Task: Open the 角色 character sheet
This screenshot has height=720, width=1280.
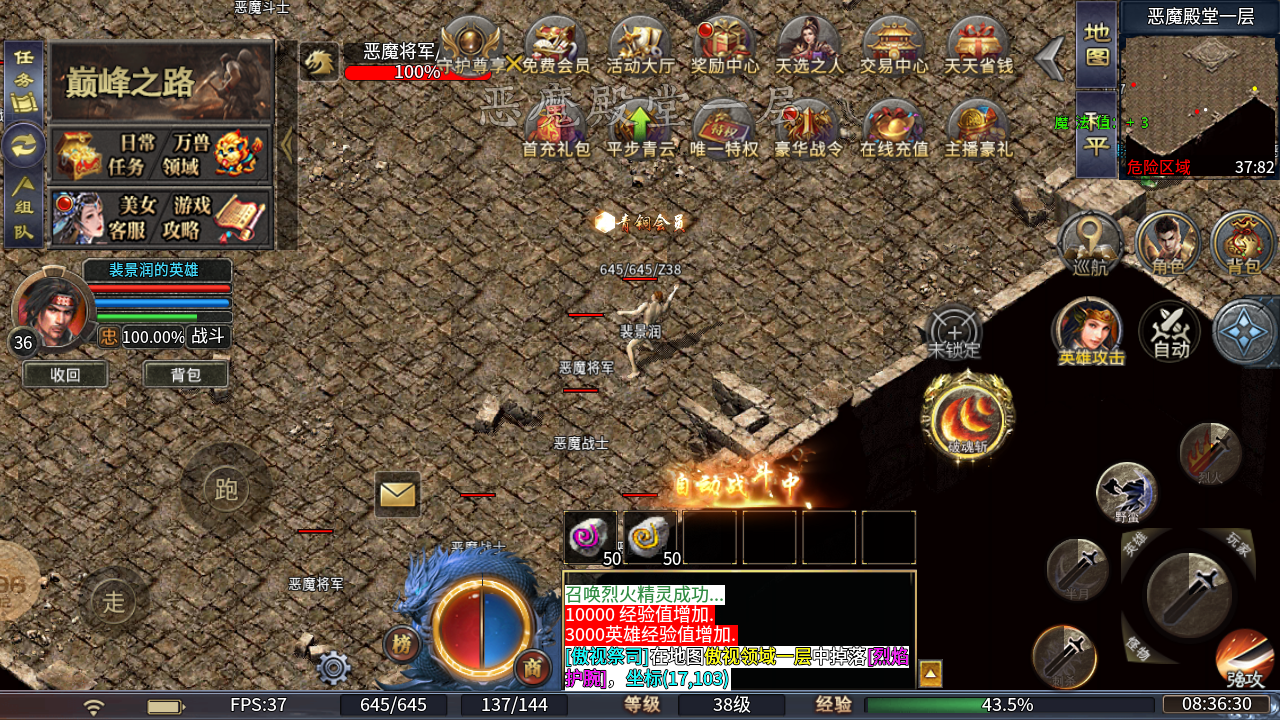Action: point(1167,244)
